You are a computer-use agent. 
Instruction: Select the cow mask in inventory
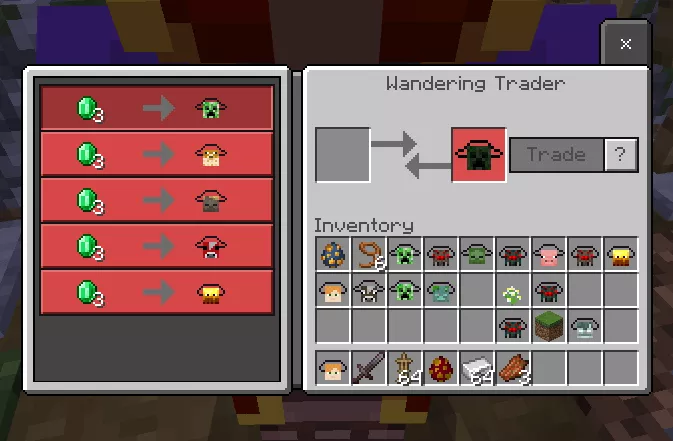pos(370,292)
